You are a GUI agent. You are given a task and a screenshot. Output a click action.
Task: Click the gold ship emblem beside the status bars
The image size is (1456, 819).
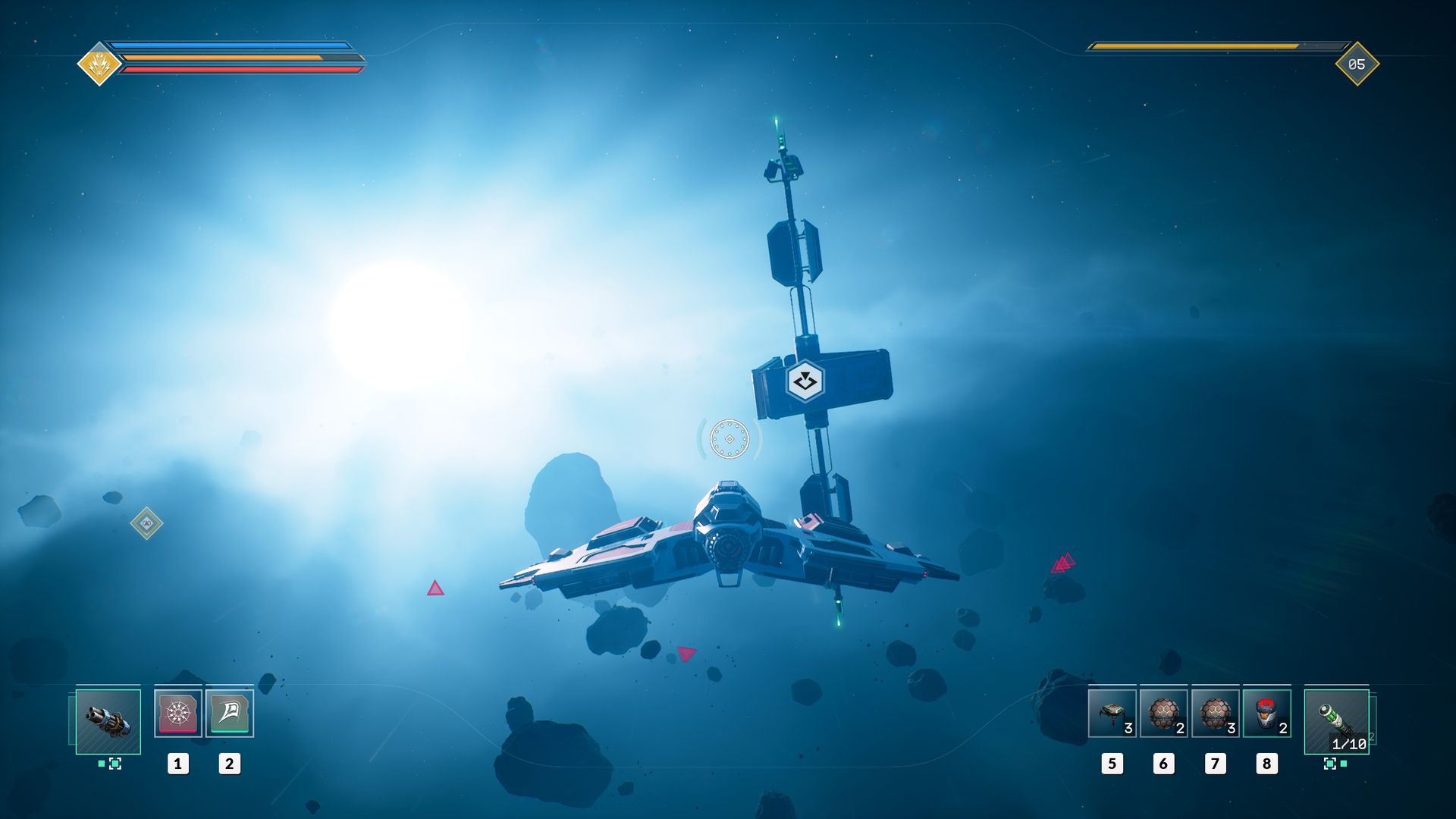coord(99,64)
